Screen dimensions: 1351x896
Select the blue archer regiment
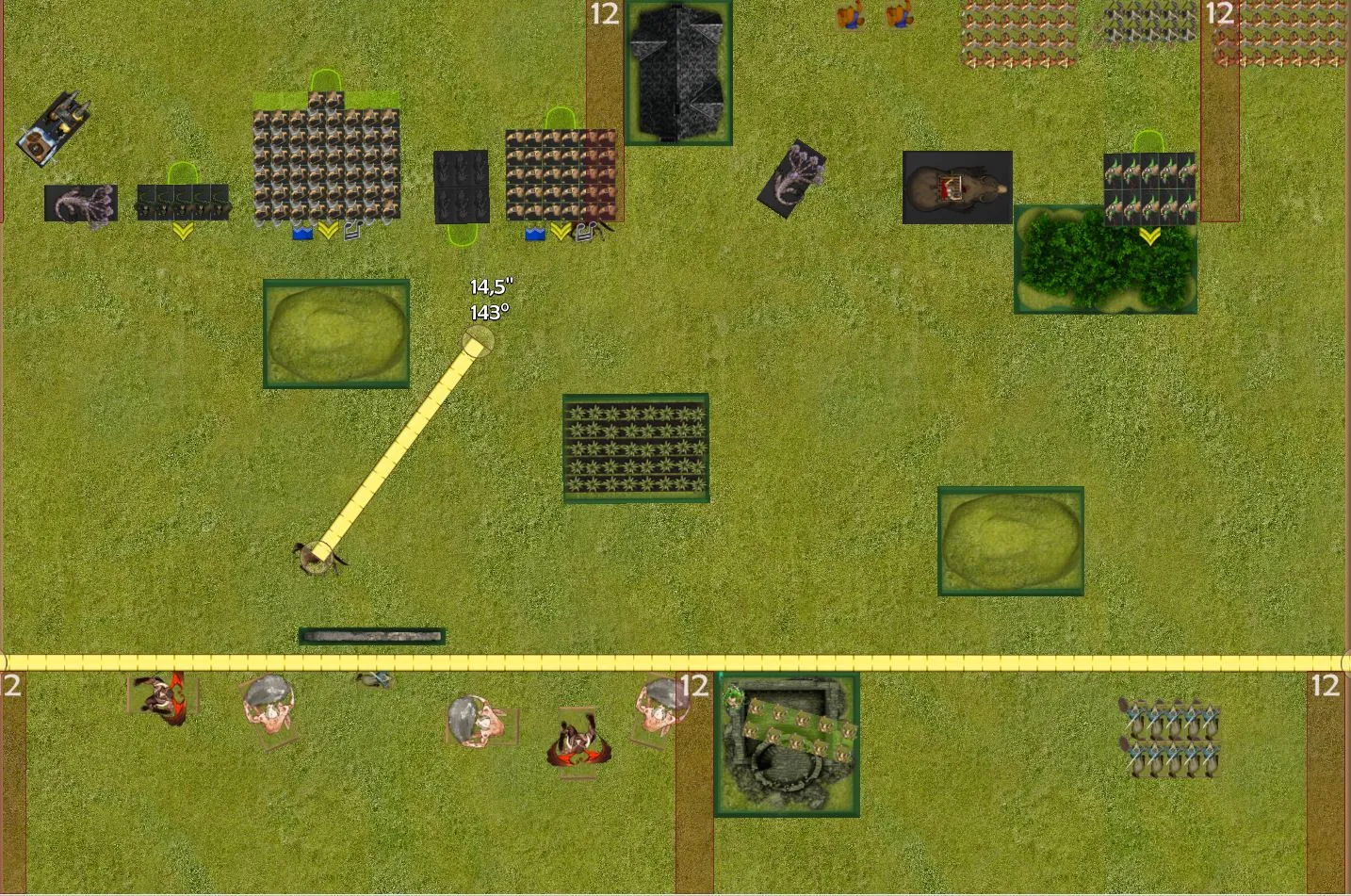tap(1172, 739)
